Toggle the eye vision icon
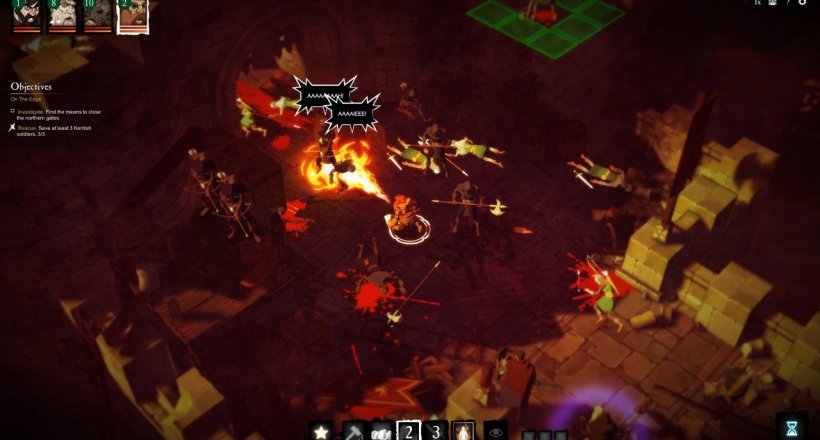Image resolution: width=820 pixels, height=440 pixels. pos(495,431)
